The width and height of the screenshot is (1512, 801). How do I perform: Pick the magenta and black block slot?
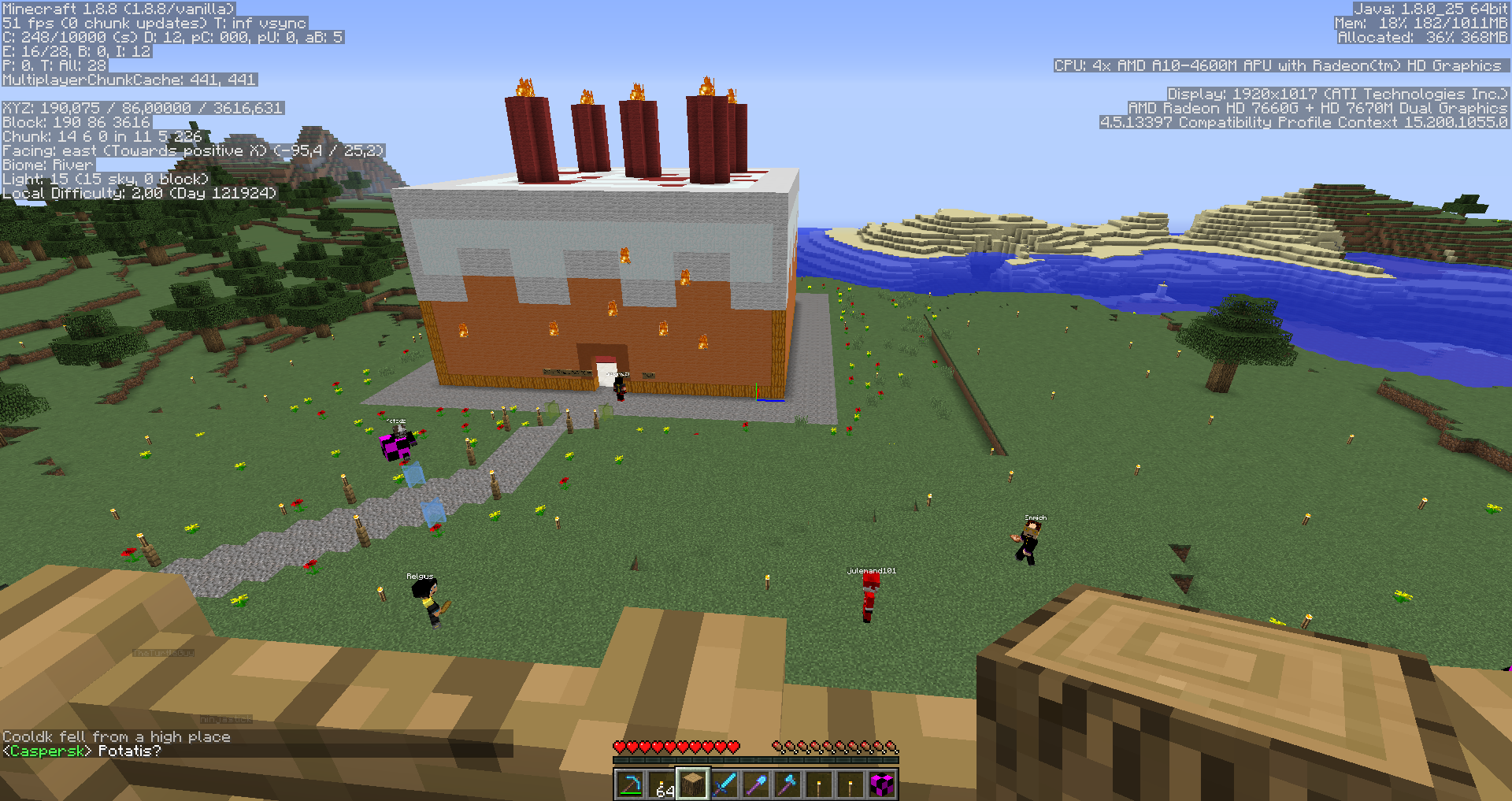(882, 784)
